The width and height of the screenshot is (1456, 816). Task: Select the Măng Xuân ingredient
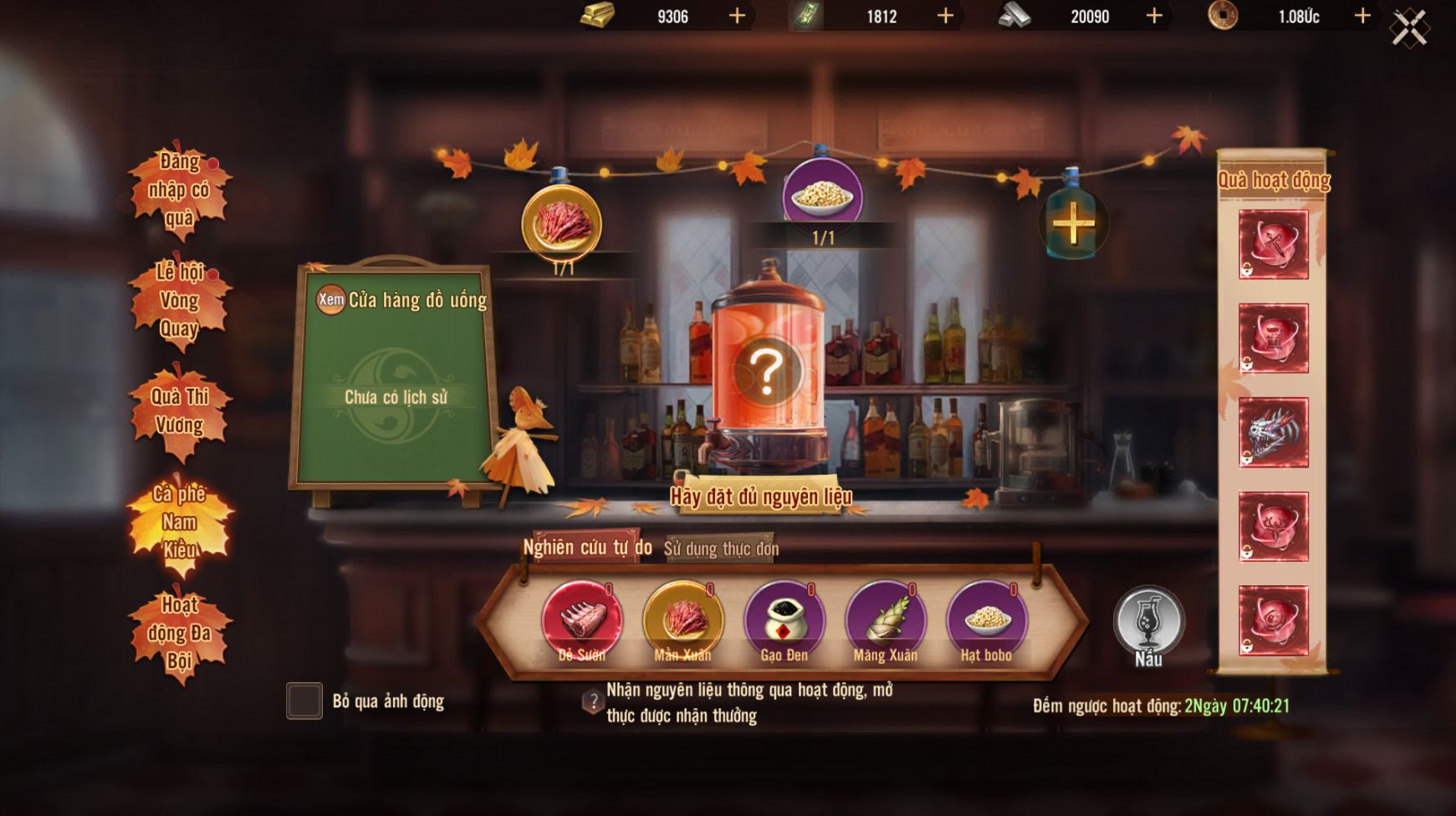(885, 620)
